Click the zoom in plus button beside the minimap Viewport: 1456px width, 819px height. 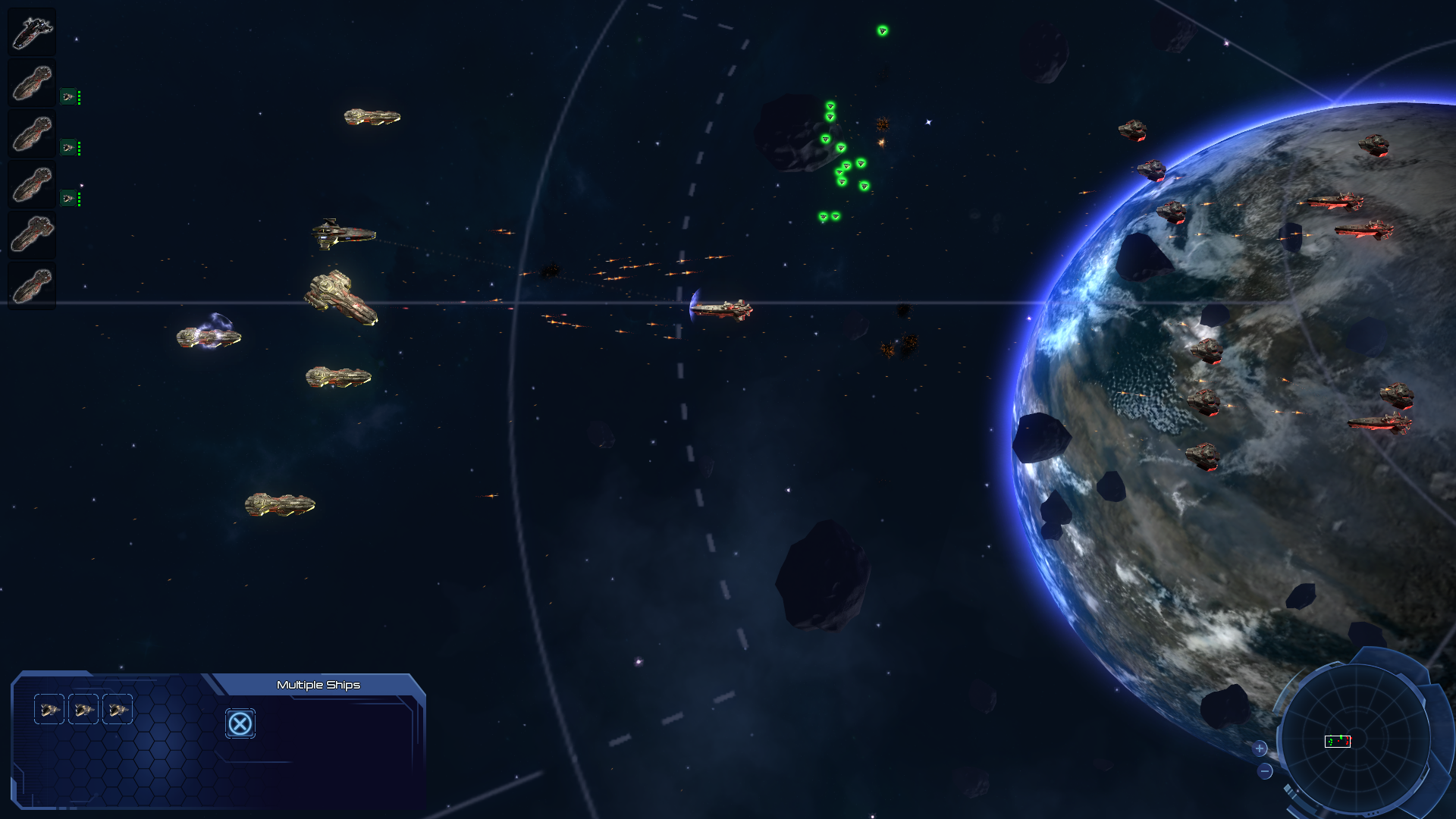[1261, 749]
